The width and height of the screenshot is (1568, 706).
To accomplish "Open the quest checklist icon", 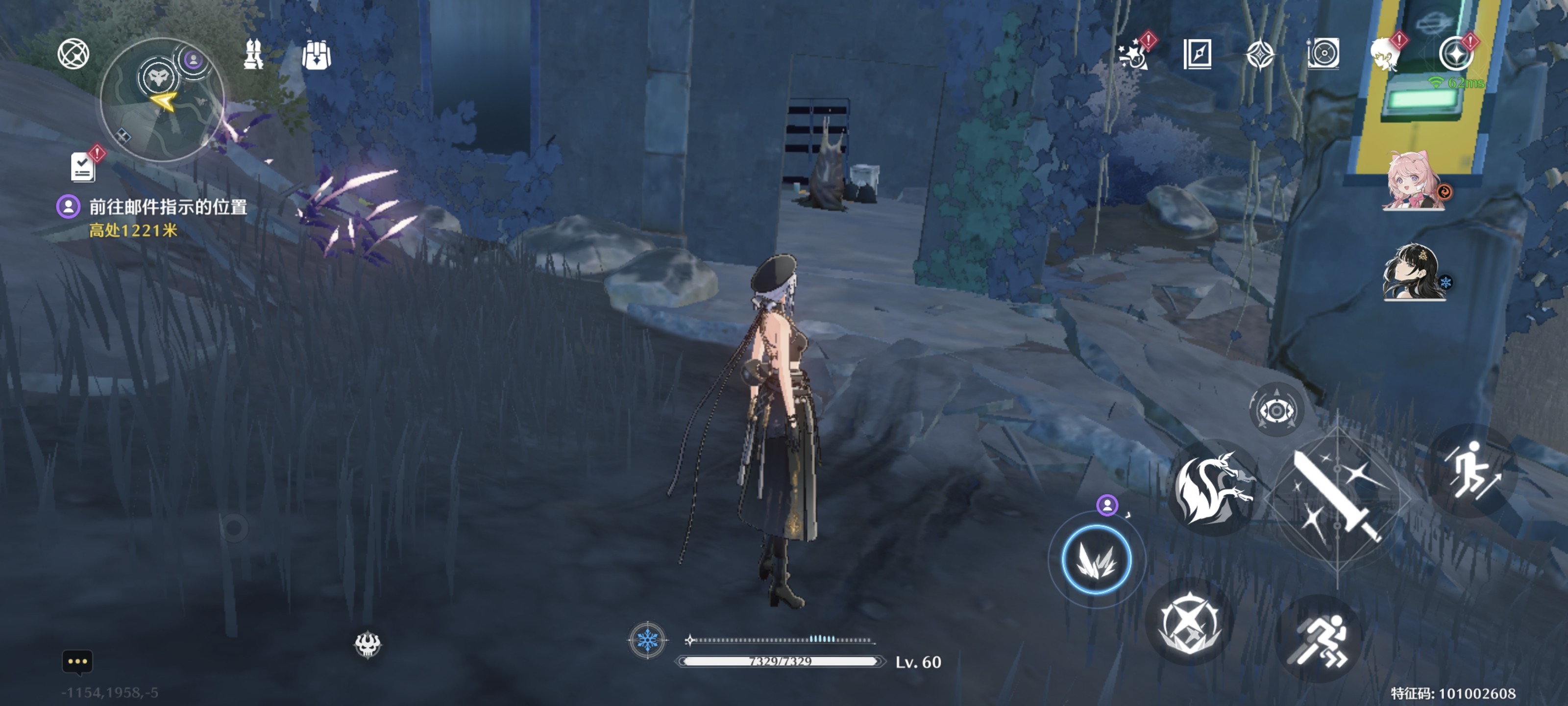I will click(83, 166).
